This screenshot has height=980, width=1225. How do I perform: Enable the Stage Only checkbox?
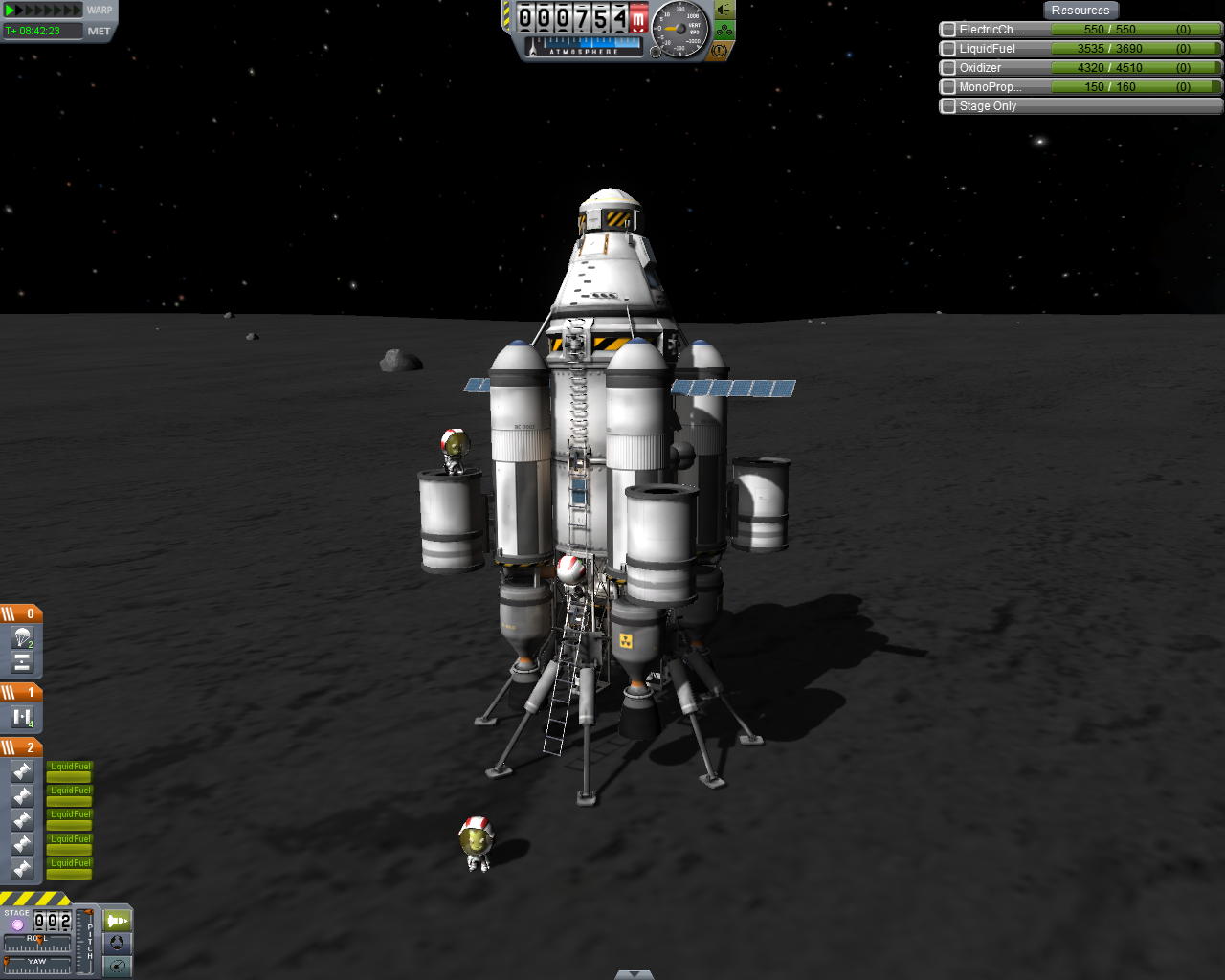click(948, 106)
